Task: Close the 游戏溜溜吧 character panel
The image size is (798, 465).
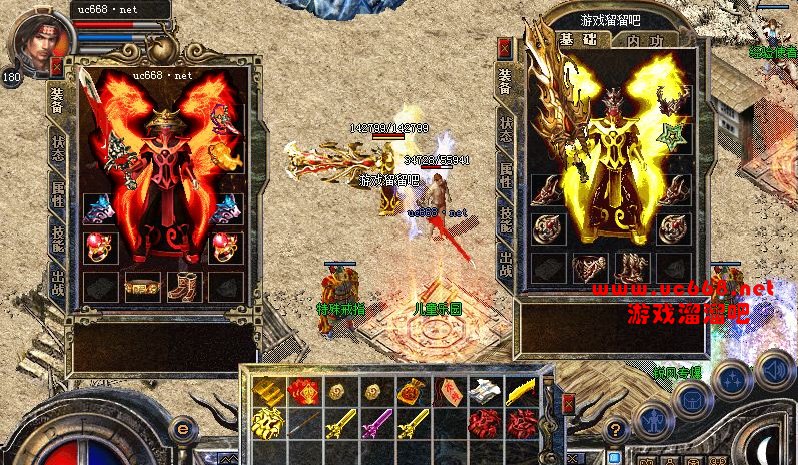Action: click(505, 47)
